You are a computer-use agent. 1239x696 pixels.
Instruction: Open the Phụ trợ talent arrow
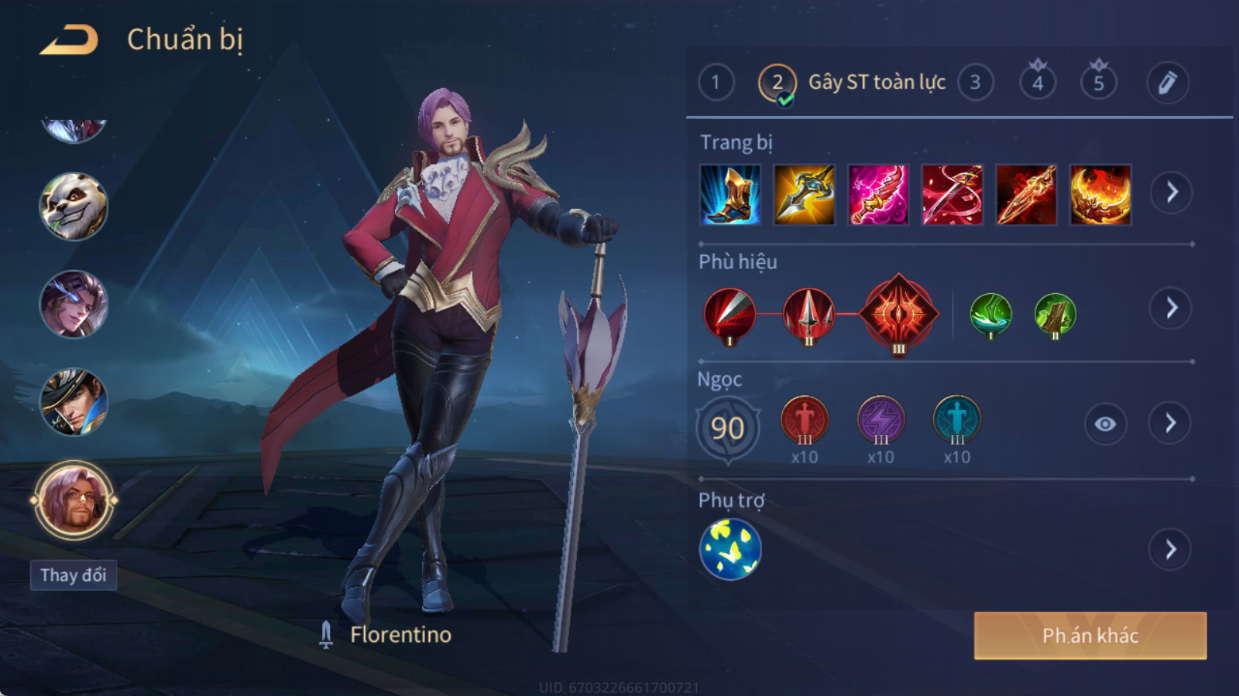click(x=1171, y=549)
